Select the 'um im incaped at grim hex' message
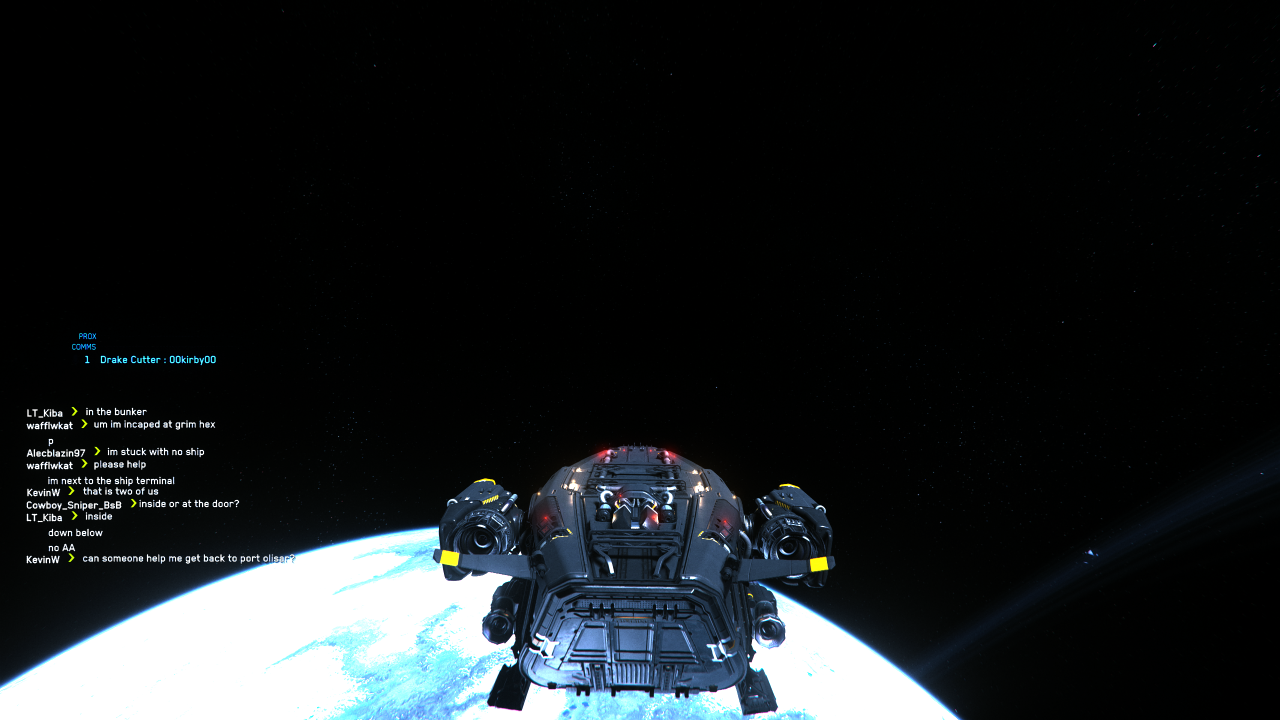1280x720 pixels. (x=152, y=423)
